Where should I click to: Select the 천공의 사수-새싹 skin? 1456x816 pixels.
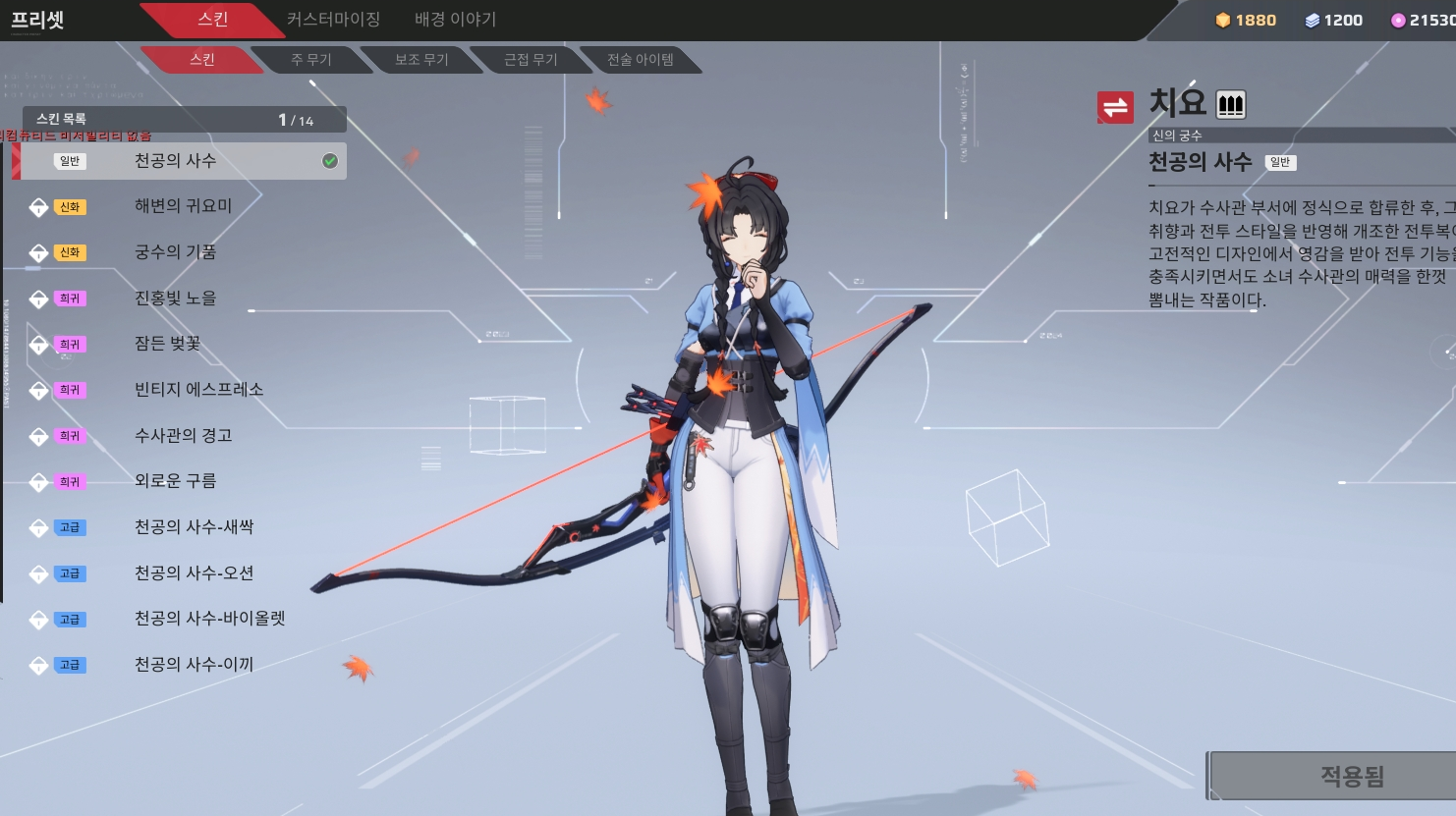[194, 527]
